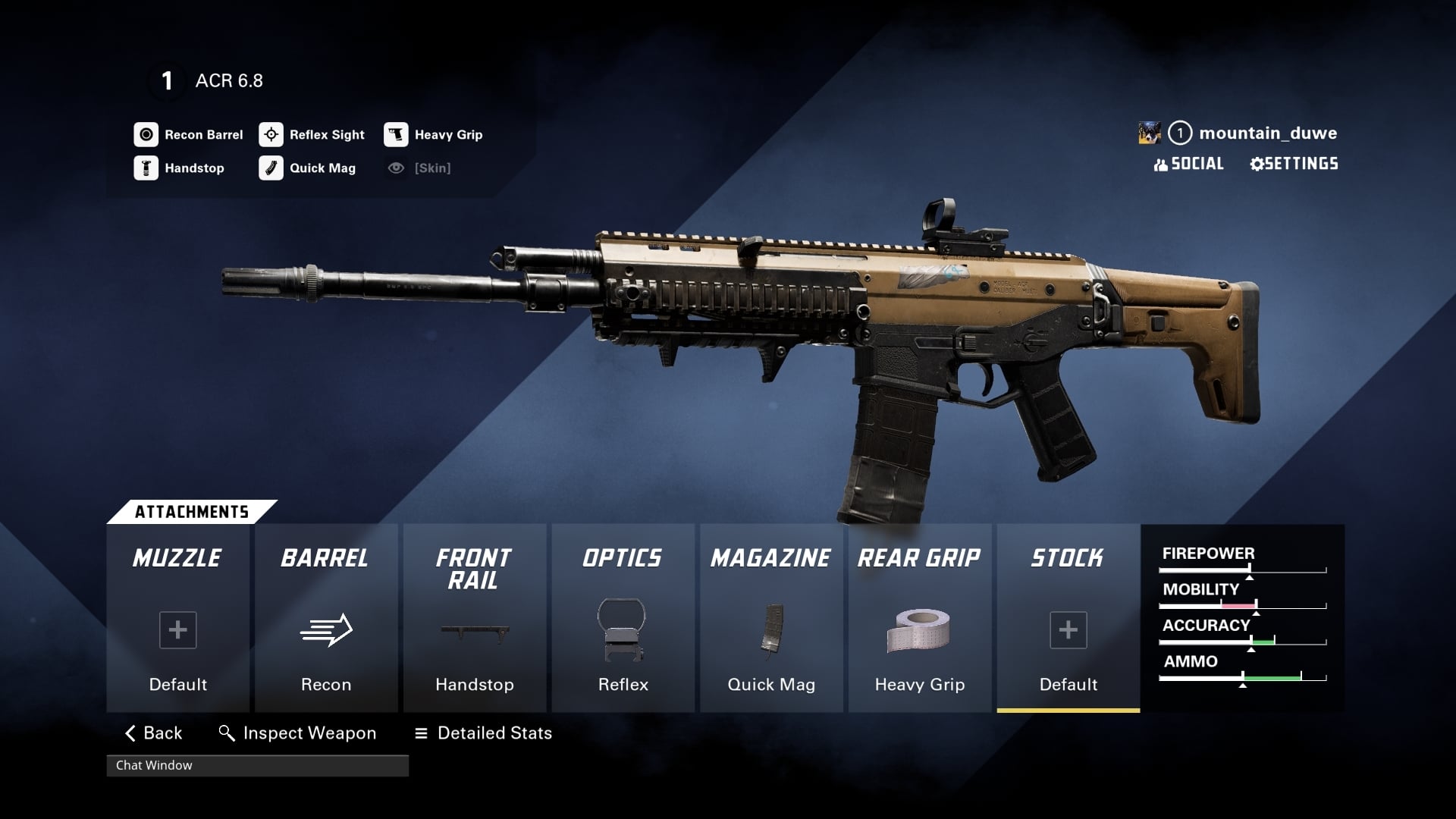Select the Heavy Grip icon in the attachment list
1456x819 pixels.
(394, 135)
